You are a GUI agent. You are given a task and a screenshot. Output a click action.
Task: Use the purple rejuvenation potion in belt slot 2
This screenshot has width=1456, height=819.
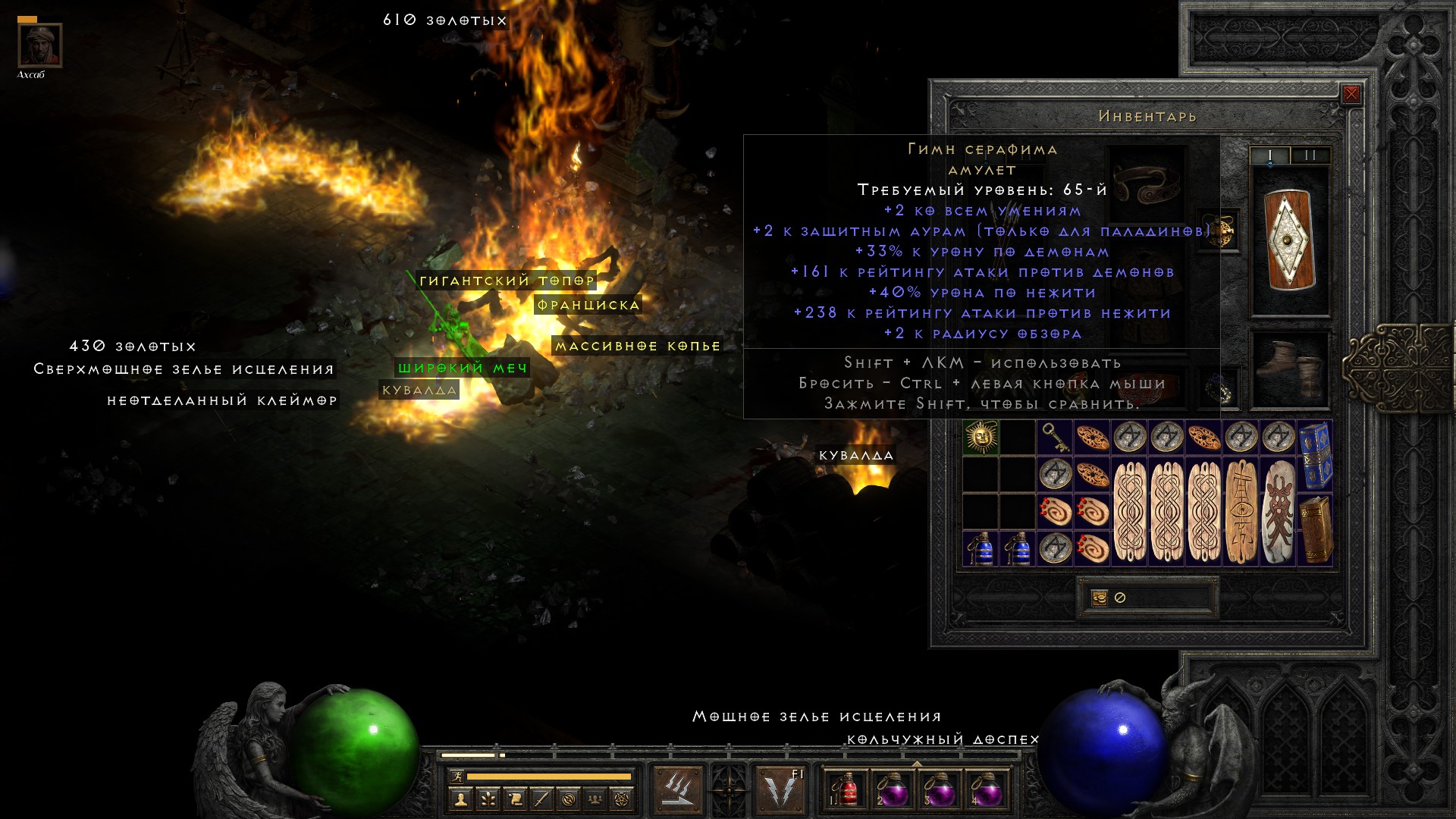tap(892, 789)
